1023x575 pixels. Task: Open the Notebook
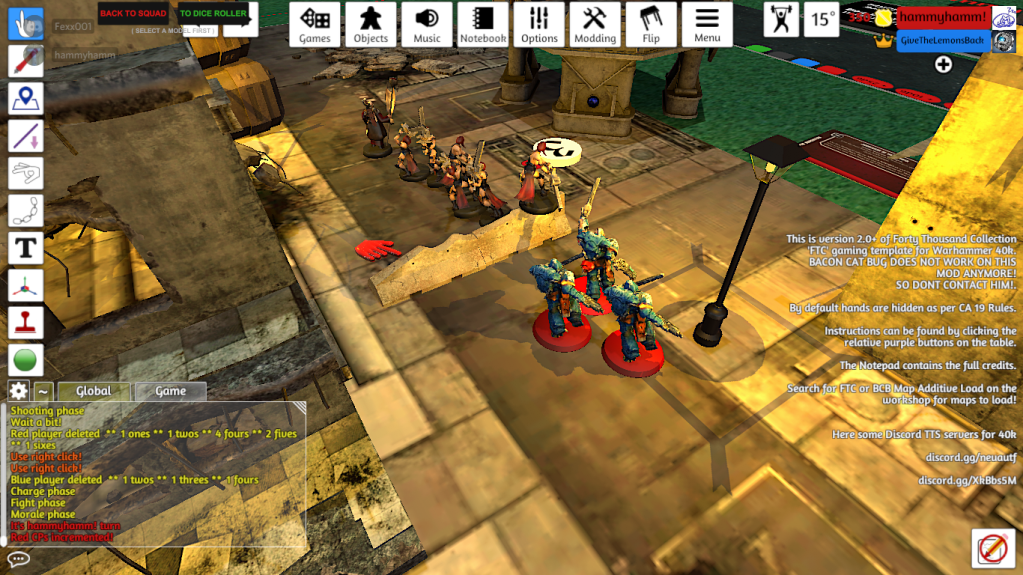coord(483,24)
